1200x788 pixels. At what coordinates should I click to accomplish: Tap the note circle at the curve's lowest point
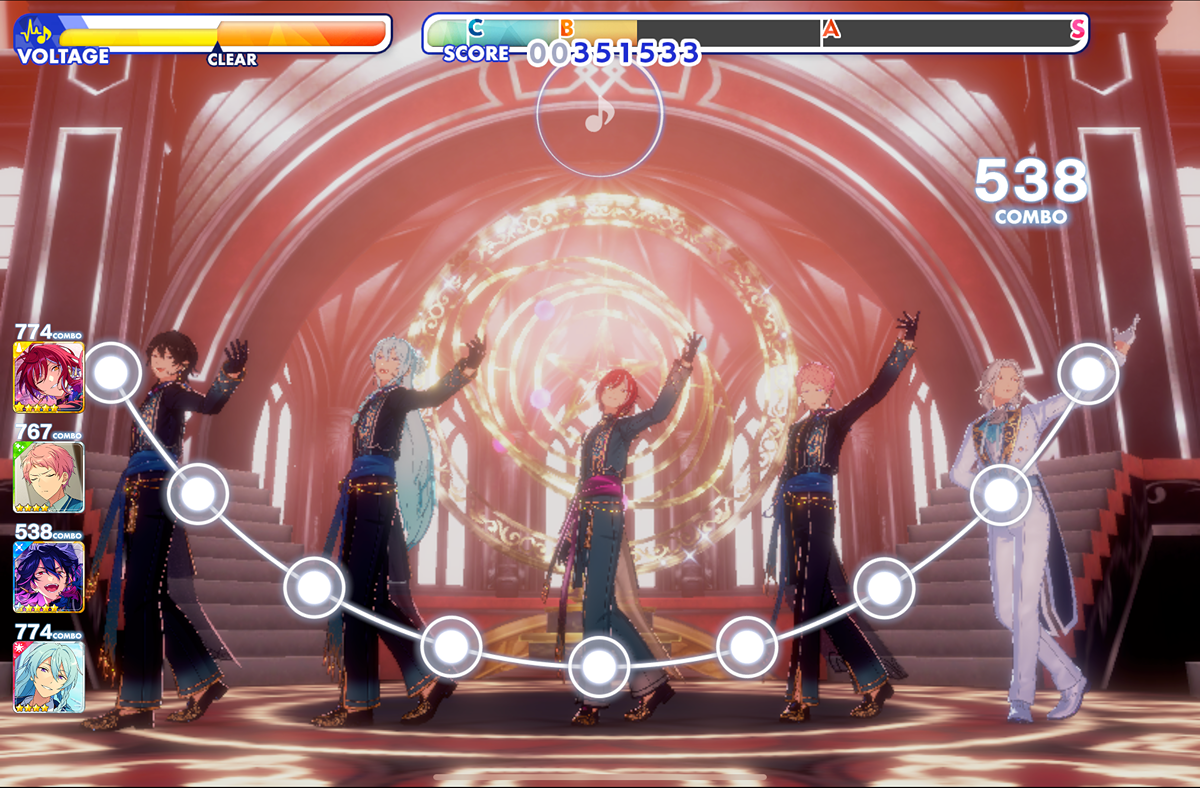(x=598, y=665)
